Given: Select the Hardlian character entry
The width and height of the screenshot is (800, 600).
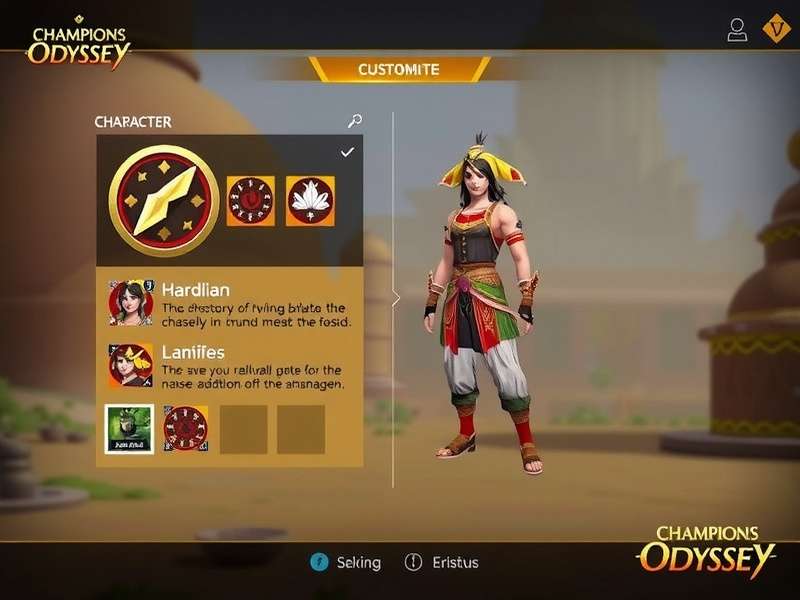Looking at the screenshot, I should pyautogui.click(x=230, y=302).
